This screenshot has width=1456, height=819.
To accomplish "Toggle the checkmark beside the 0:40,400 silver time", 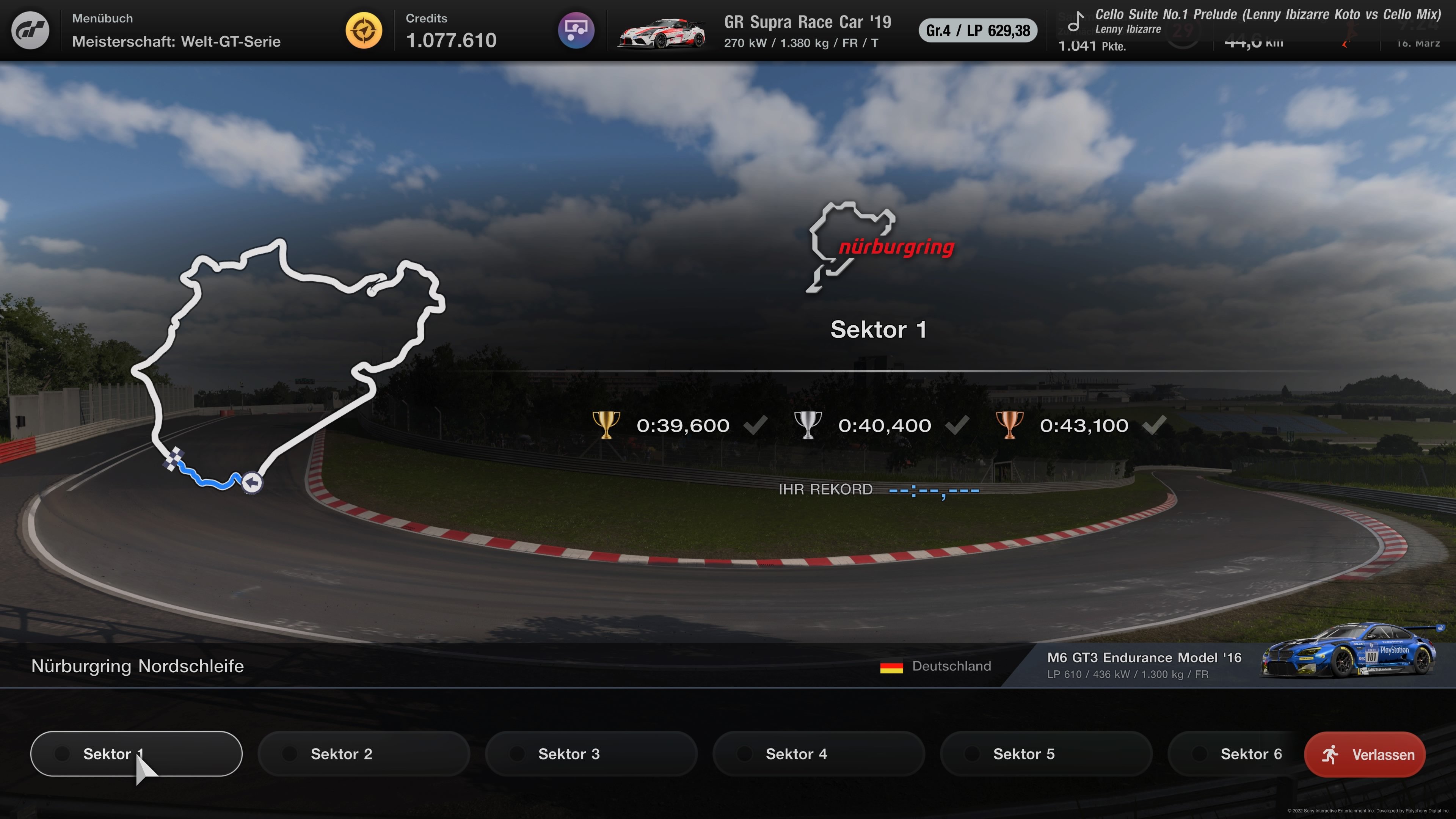I will tap(958, 425).
